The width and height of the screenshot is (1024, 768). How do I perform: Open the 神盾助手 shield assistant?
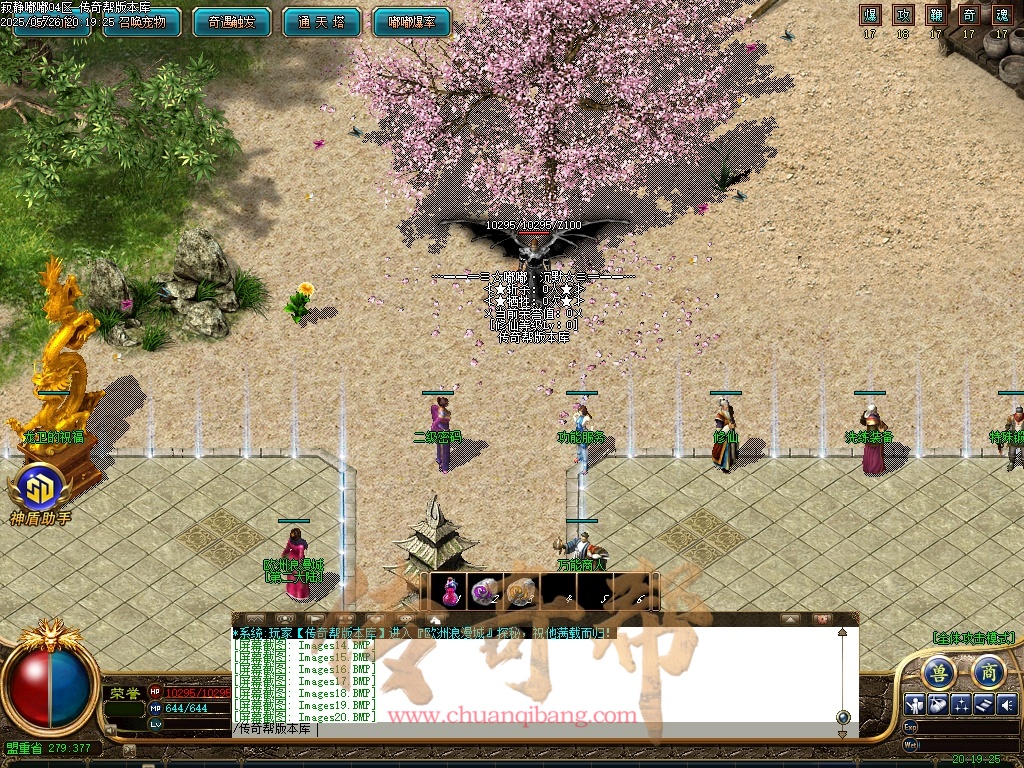(40, 488)
